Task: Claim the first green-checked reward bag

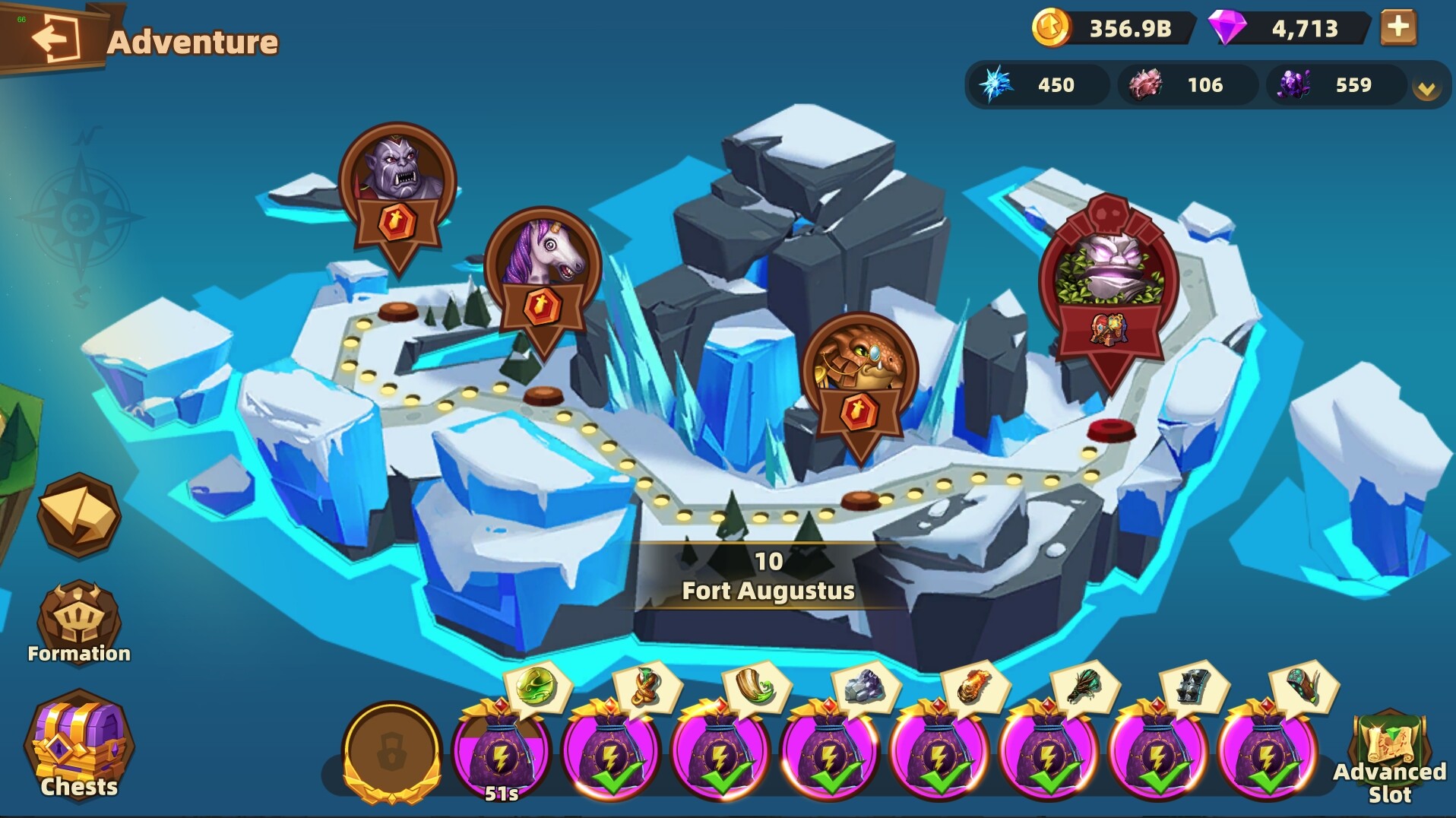Action: coord(609,756)
